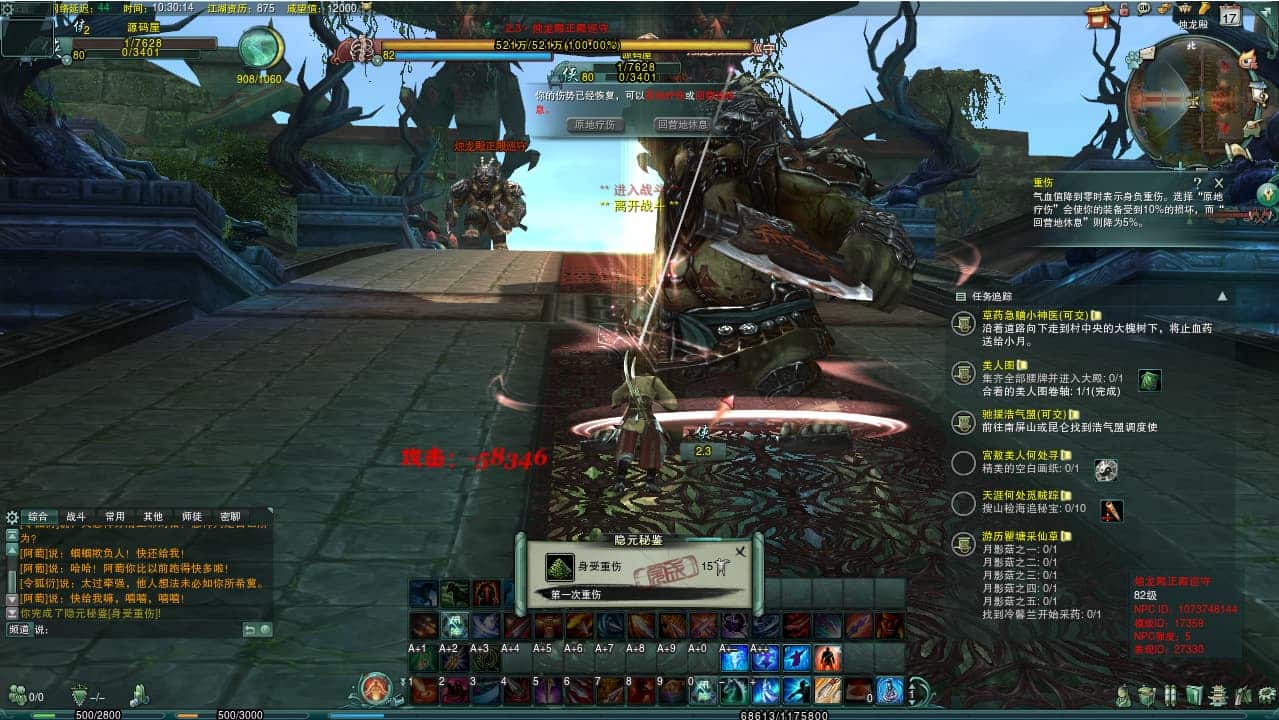This screenshot has height=720, width=1279.
Task: Choose 回营地休息 to return to camp
Action: (x=683, y=125)
